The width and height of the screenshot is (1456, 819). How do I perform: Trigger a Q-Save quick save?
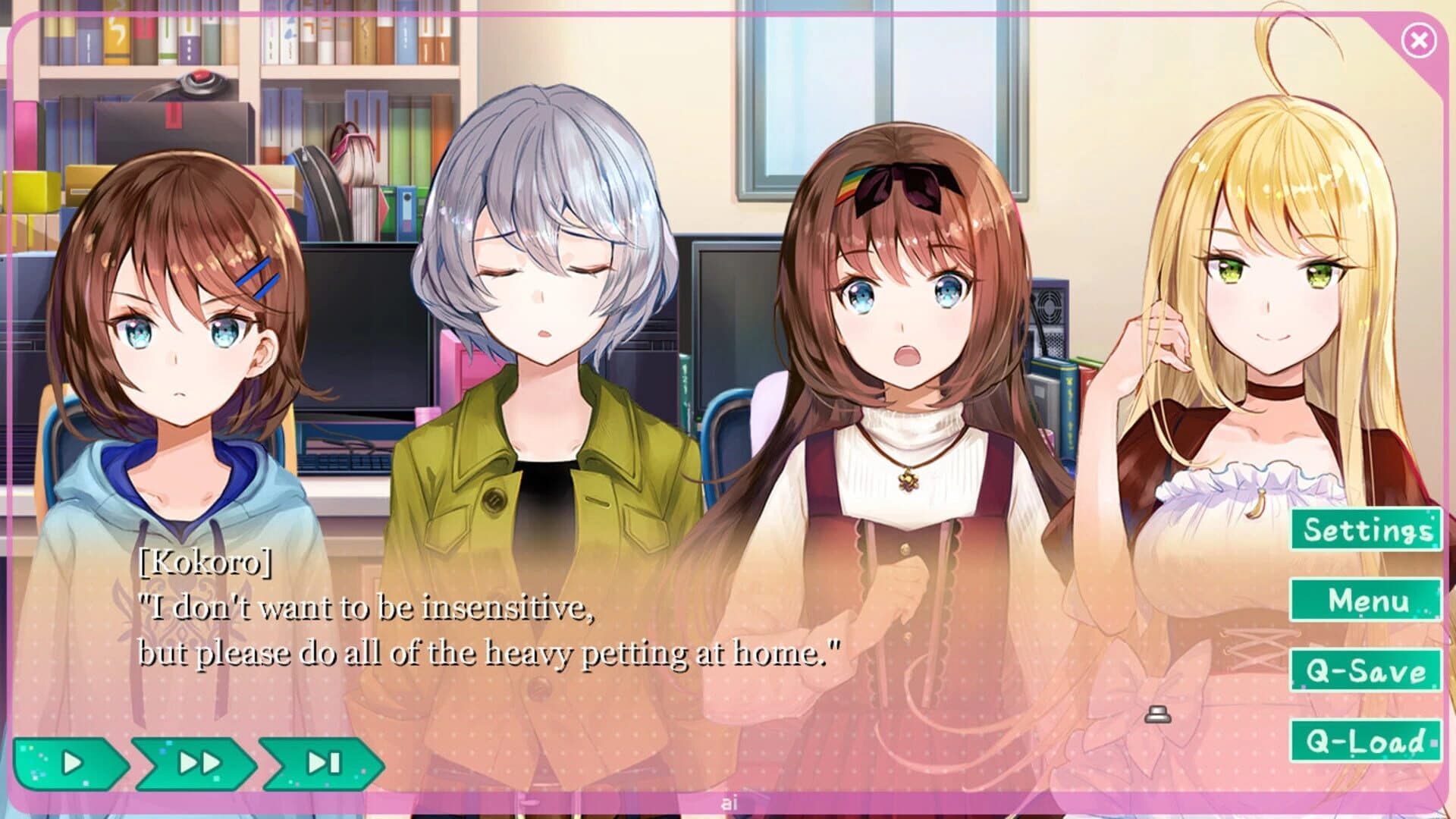[1361, 672]
